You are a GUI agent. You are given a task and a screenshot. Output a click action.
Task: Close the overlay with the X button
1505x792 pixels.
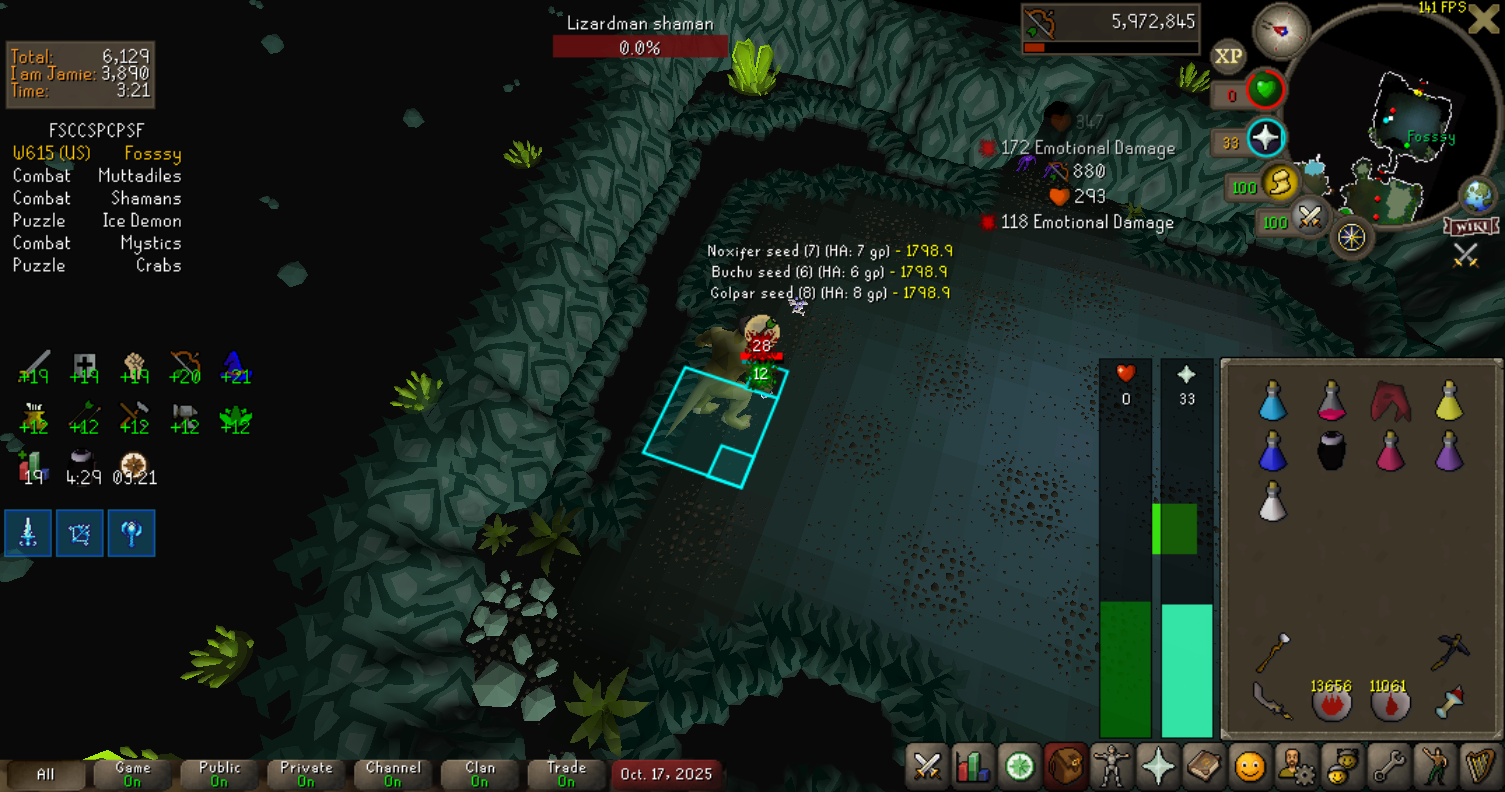coord(1482,21)
